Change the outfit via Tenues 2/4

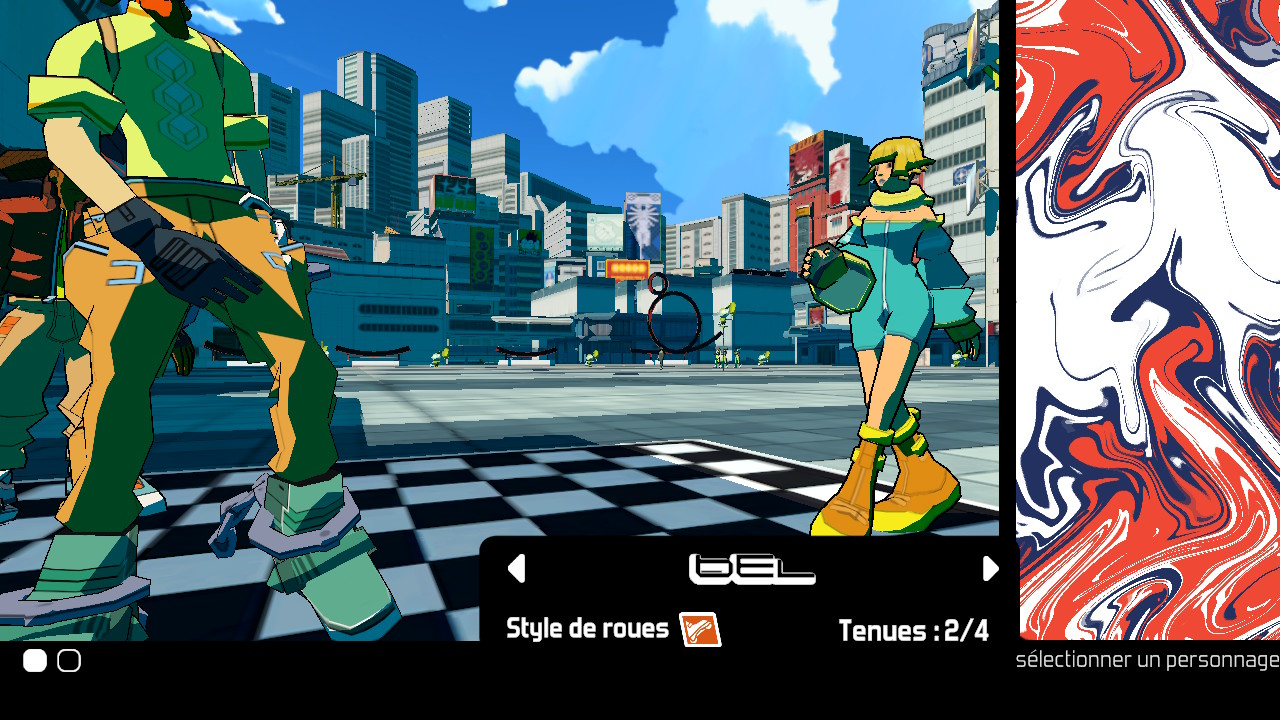coord(913,631)
